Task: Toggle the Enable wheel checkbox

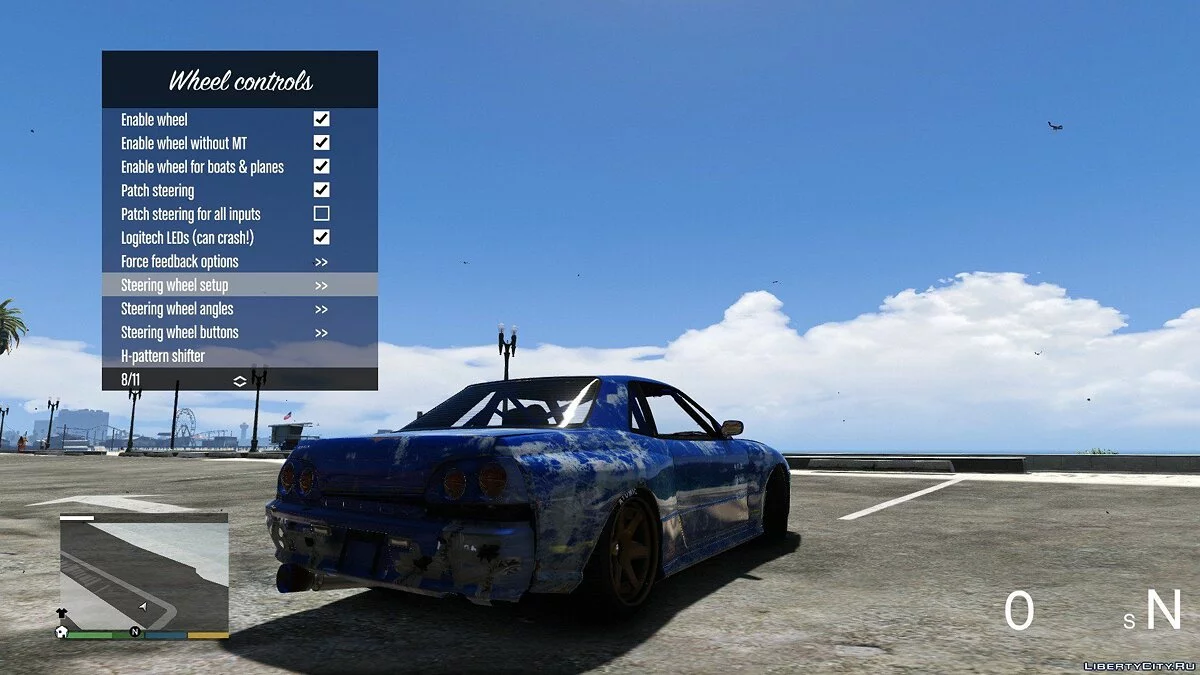Action: pos(321,119)
